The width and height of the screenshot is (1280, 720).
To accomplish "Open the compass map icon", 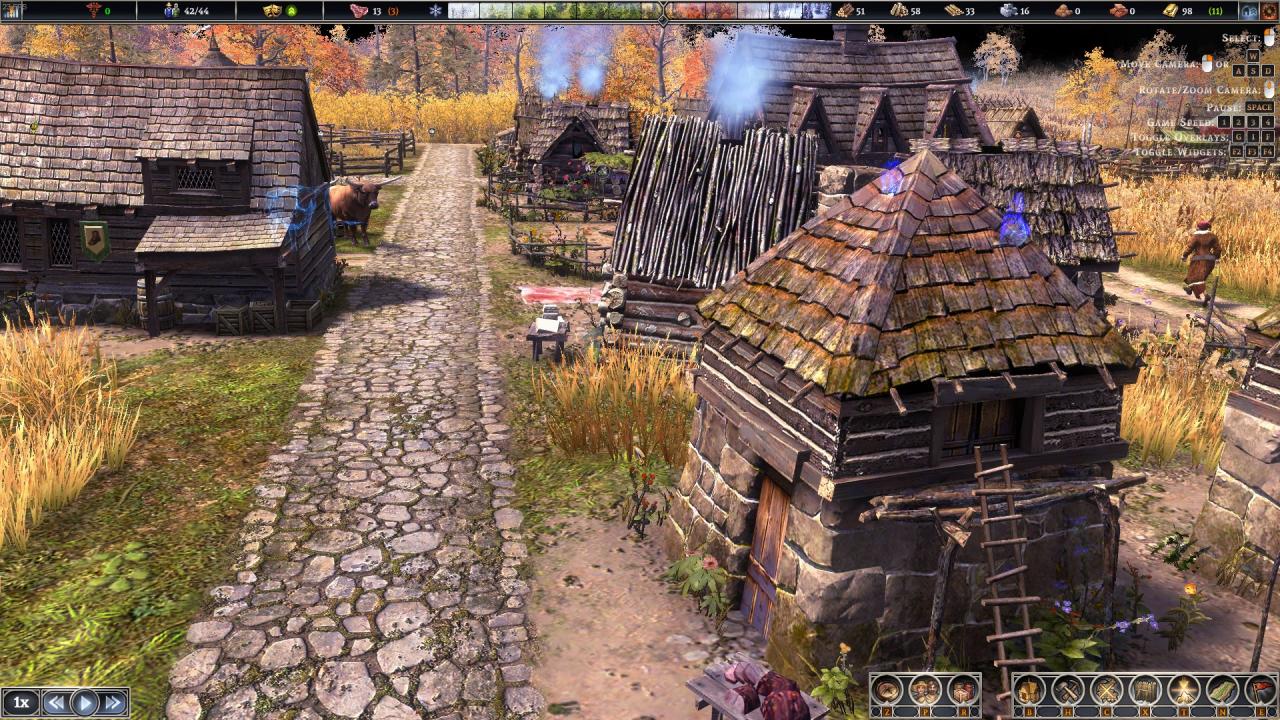I will (x=888, y=690).
